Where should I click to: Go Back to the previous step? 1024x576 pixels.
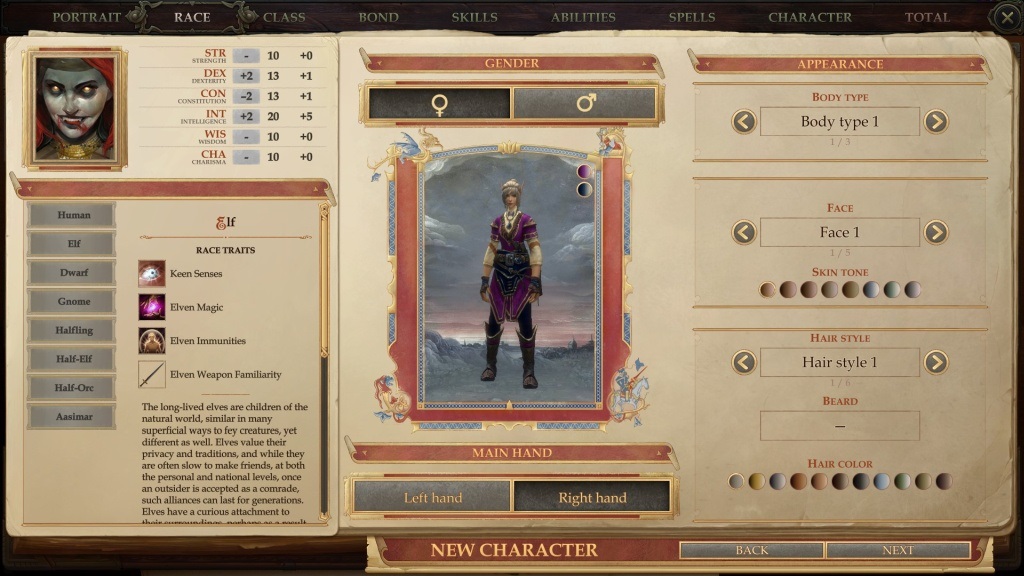752,550
